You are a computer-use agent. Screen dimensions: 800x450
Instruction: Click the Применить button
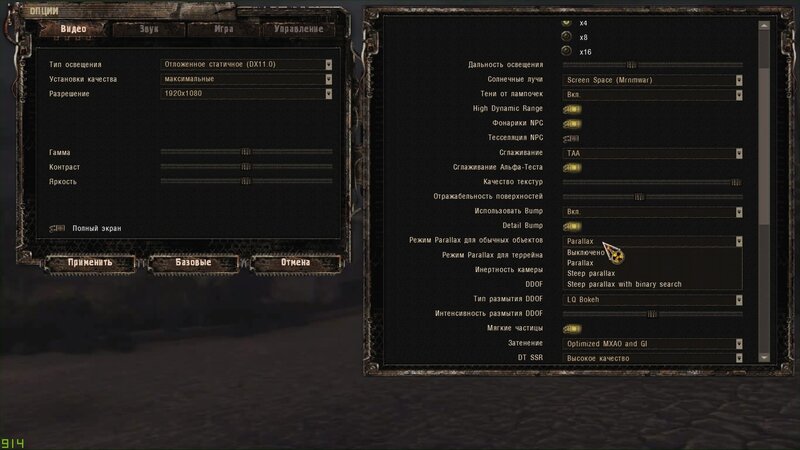coord(90,262)
